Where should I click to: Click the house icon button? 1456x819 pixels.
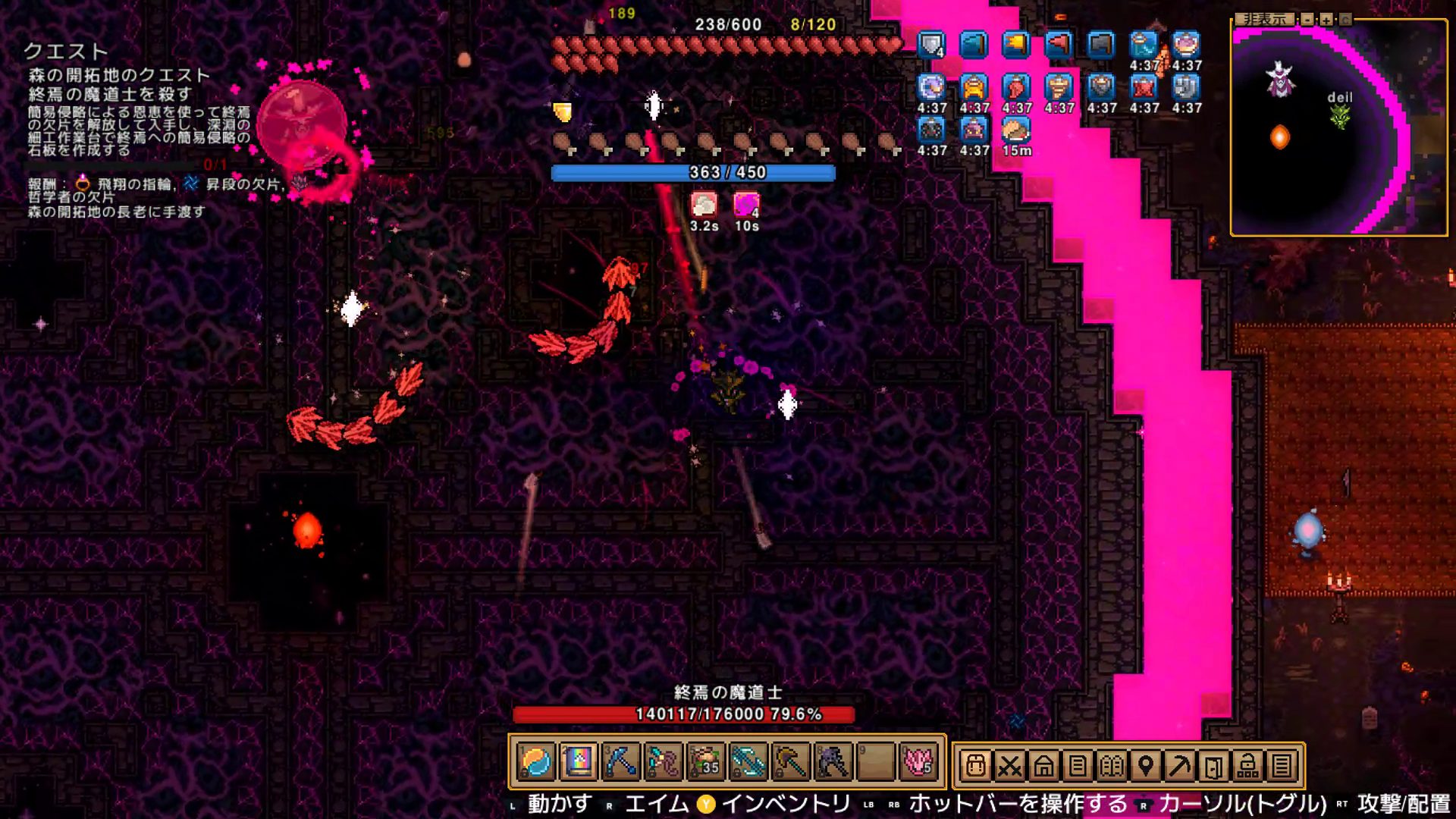(x=1043, y=767)
